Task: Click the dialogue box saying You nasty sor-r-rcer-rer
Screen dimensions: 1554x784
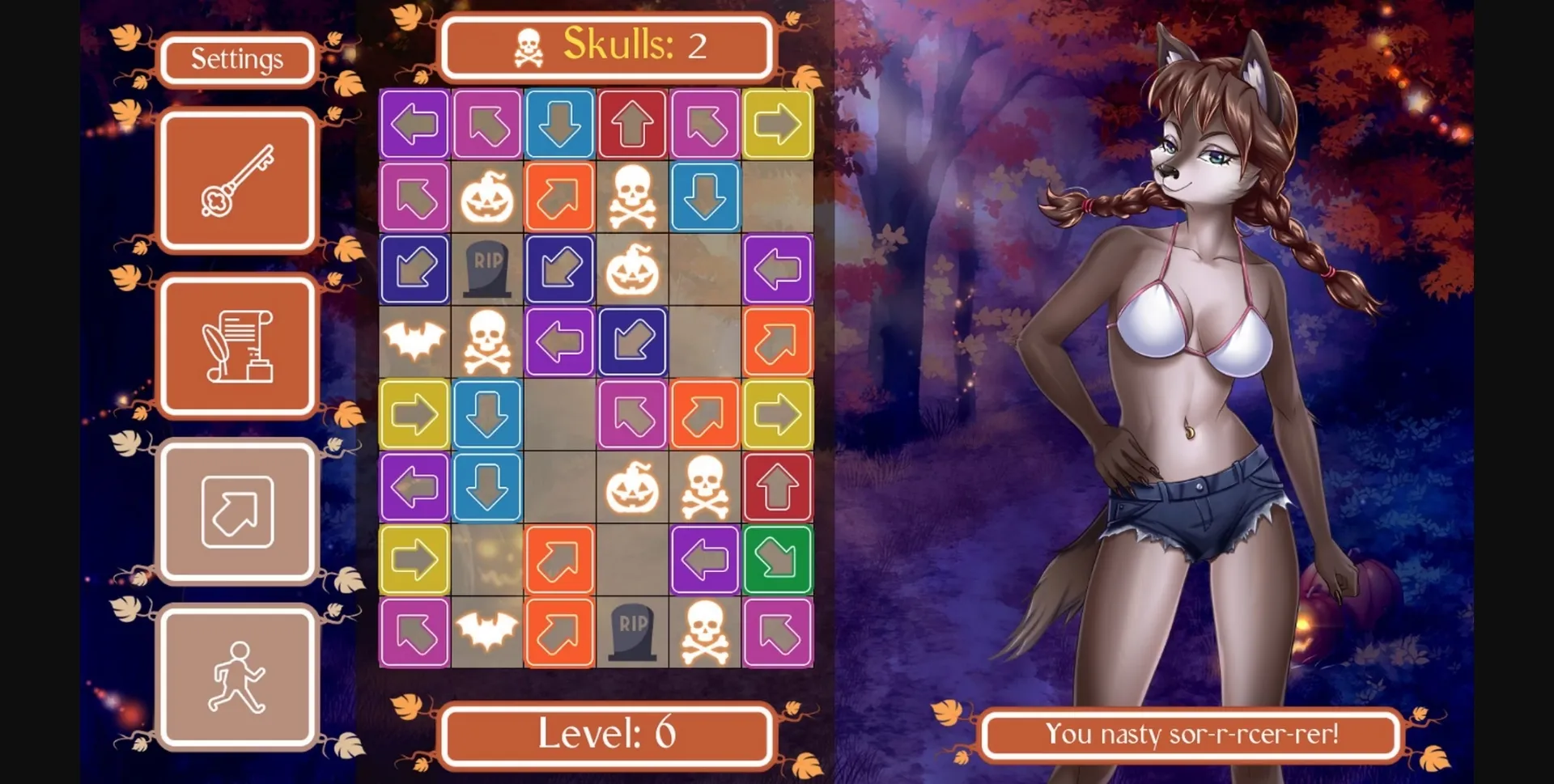Action: pos(1188,735)
